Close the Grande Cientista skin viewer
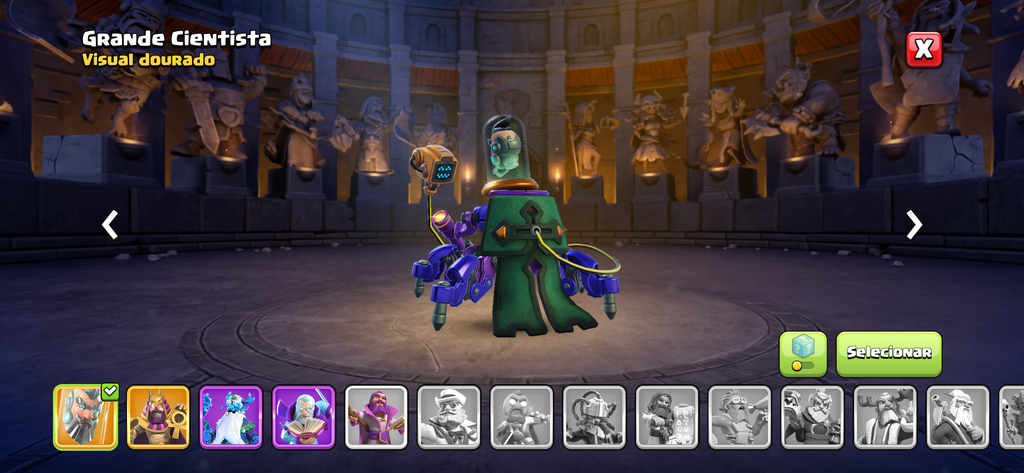Screen dimensions: 1024x473 [924, 49]
